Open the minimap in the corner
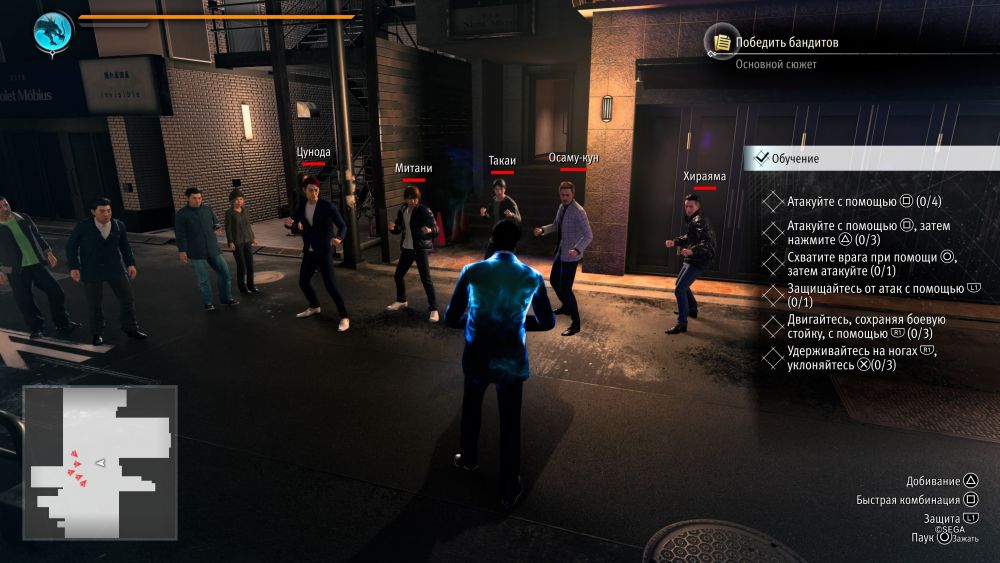Screen dimensions: 1000x563 [x=100, y=462]
